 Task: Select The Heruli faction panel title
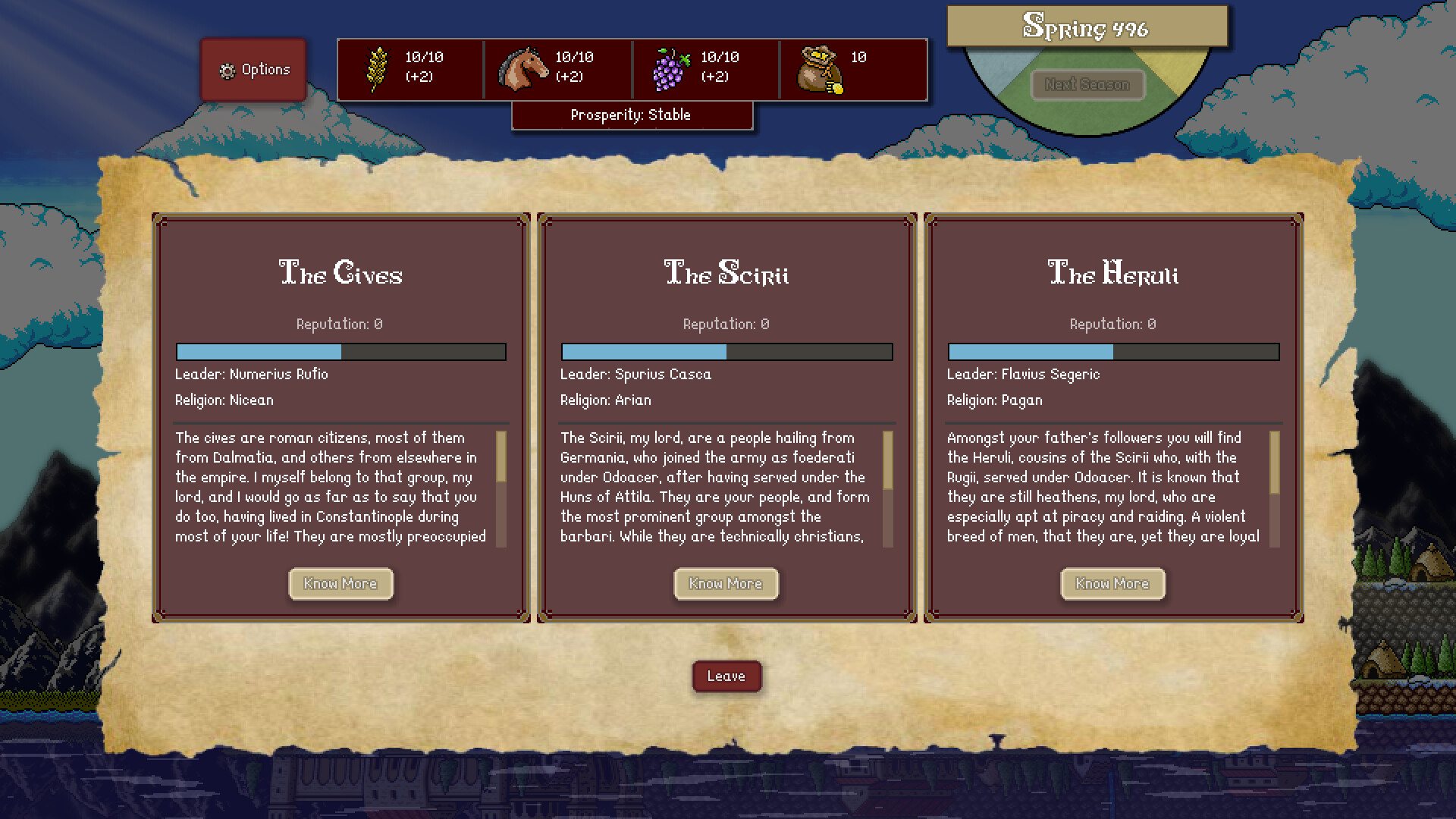[1112, 275]
